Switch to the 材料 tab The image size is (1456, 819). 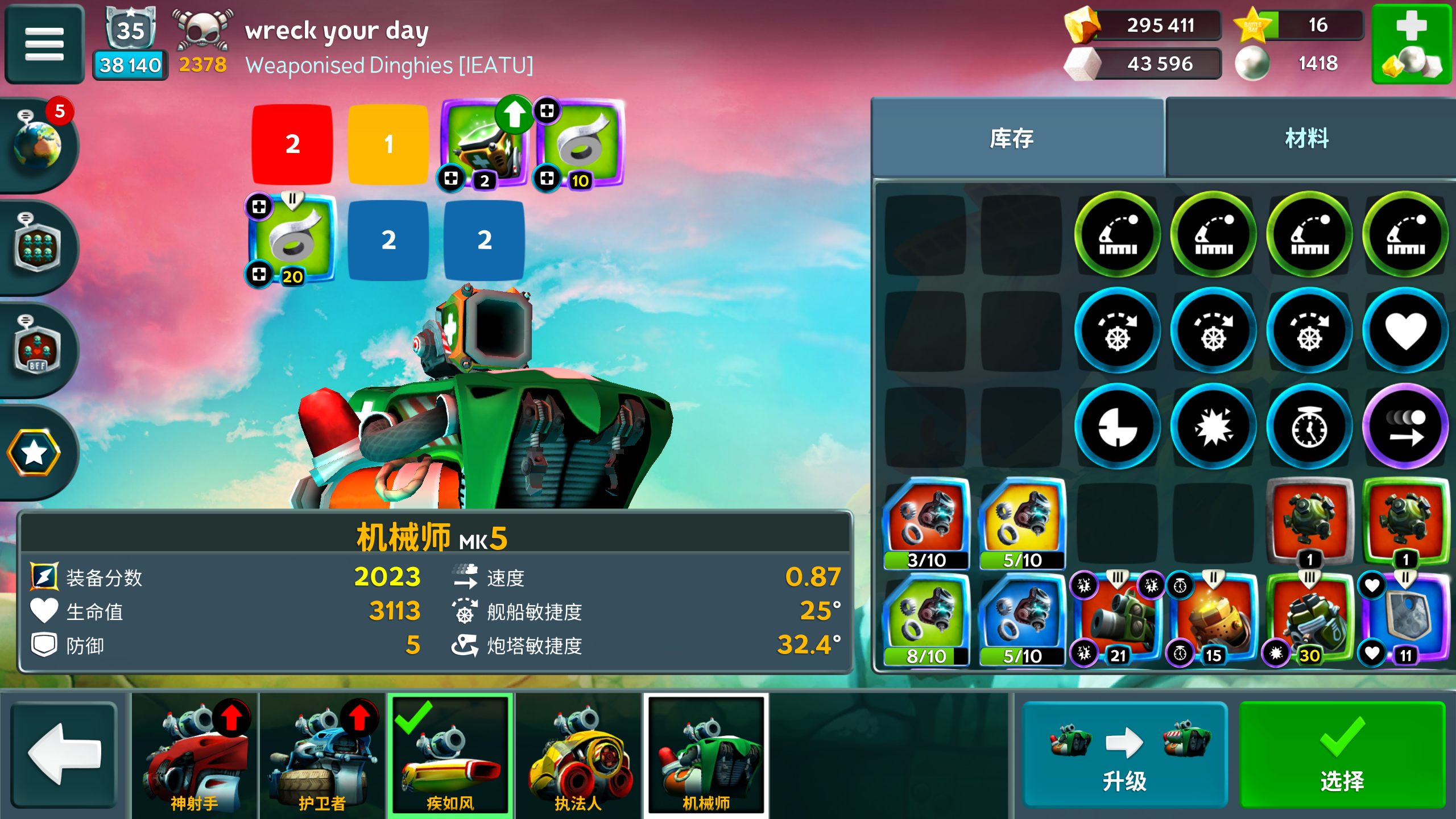[1307, 138]
